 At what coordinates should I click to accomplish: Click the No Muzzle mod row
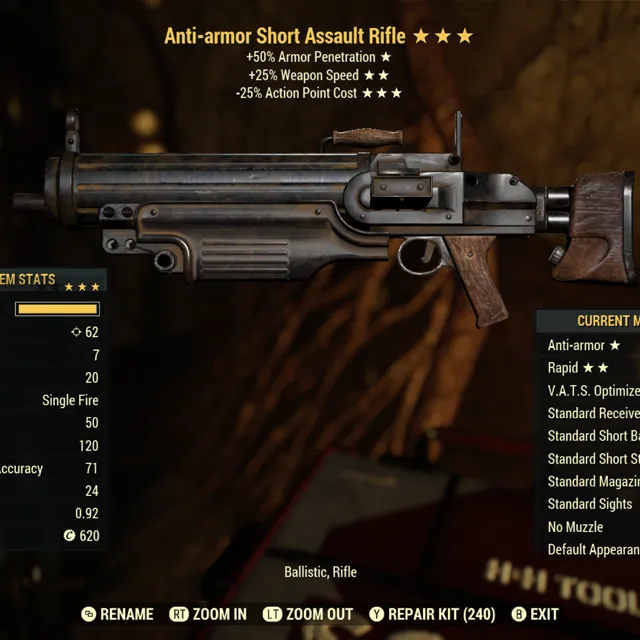pos(576,527)
